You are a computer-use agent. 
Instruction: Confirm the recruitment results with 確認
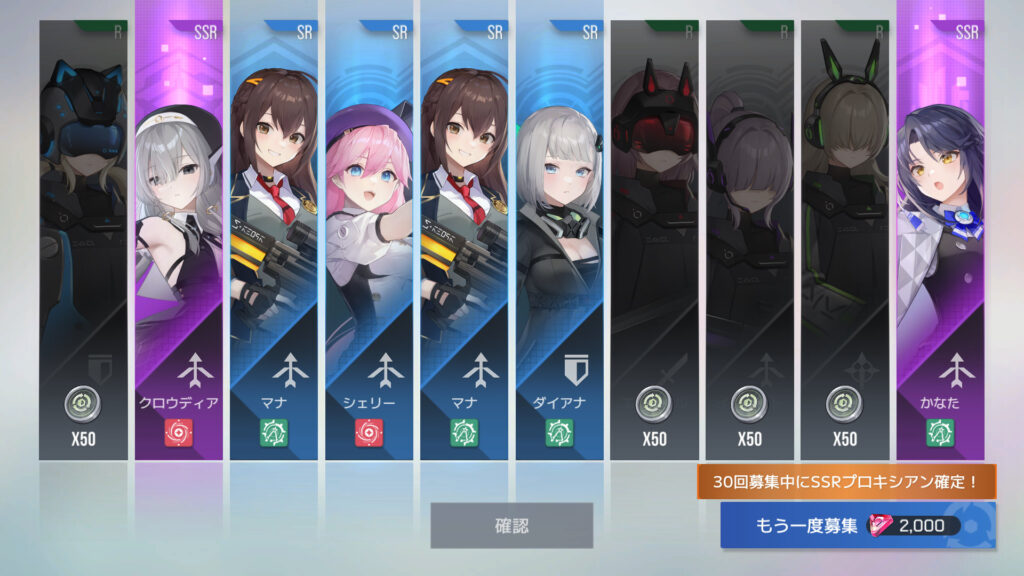[511, 525]
